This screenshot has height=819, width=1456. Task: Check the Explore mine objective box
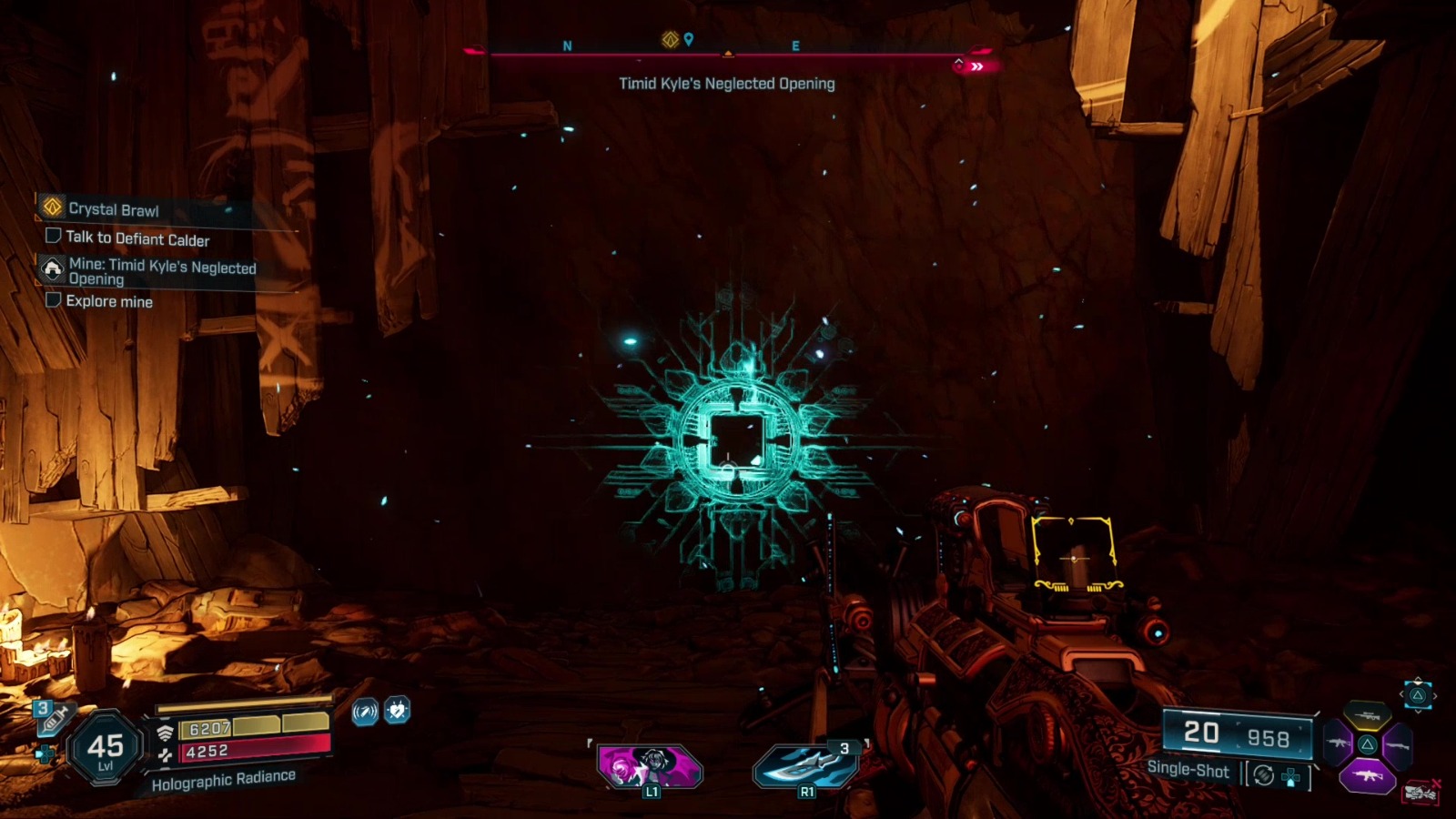click(53, 301)
